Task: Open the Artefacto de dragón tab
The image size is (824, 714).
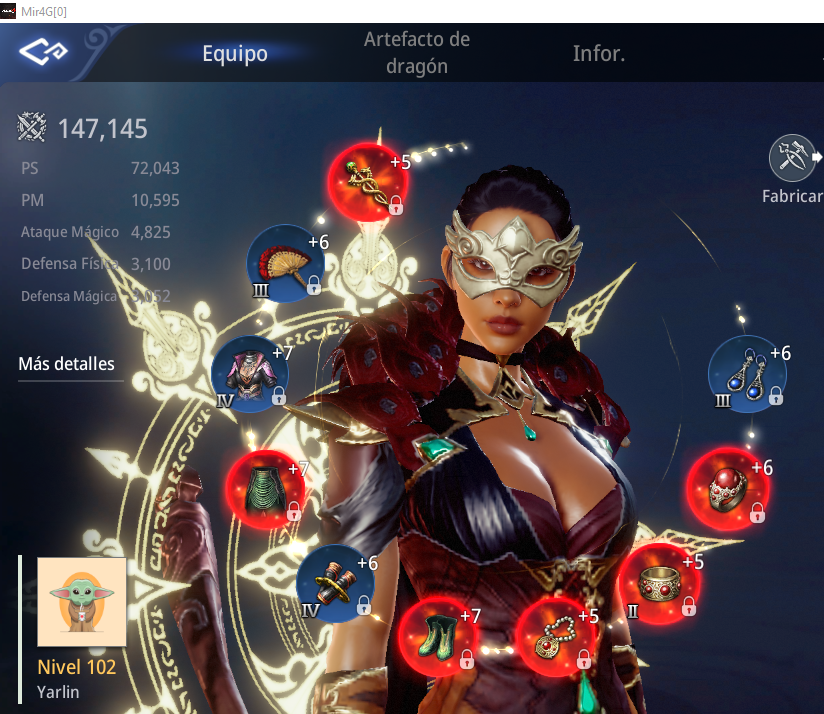Action: click(417, 53)
